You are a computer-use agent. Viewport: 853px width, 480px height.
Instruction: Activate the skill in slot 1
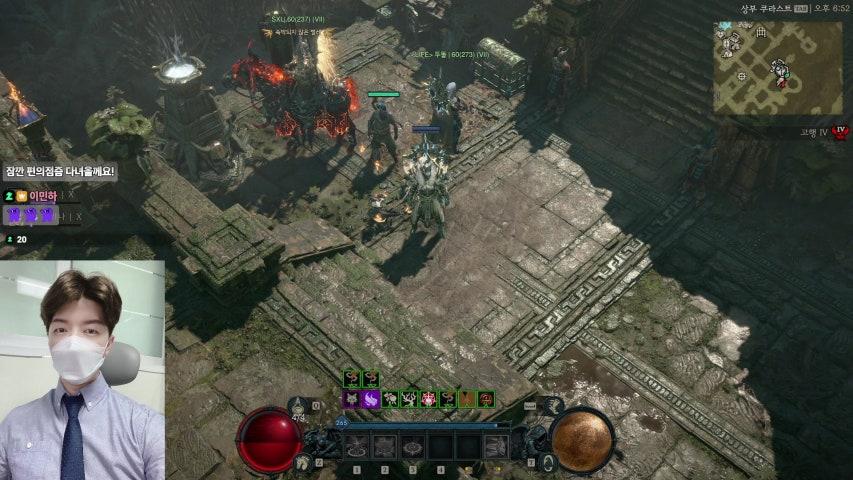(357, 447)
